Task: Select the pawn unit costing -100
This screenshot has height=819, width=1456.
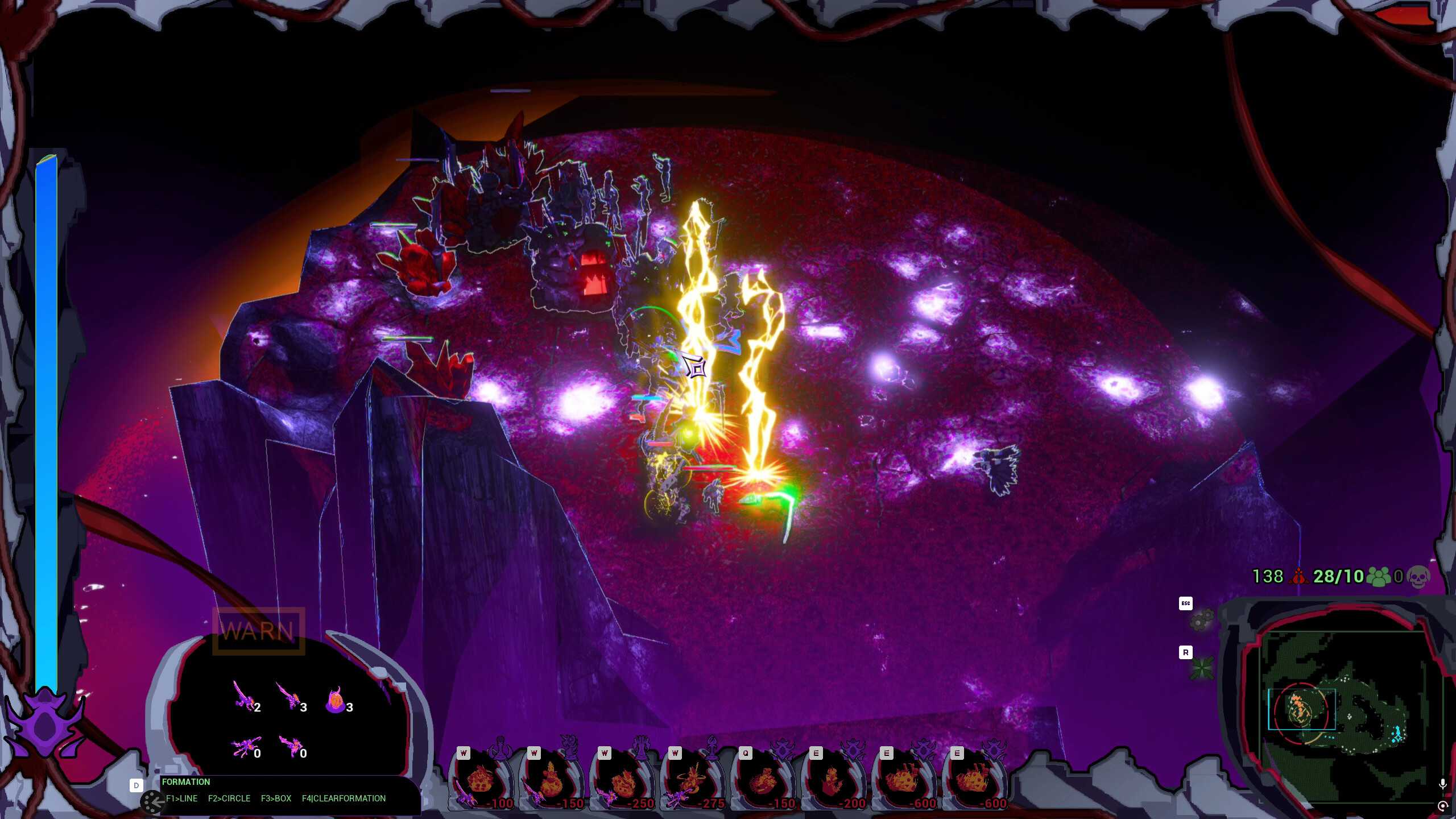Action: click(x=483, y=779)
